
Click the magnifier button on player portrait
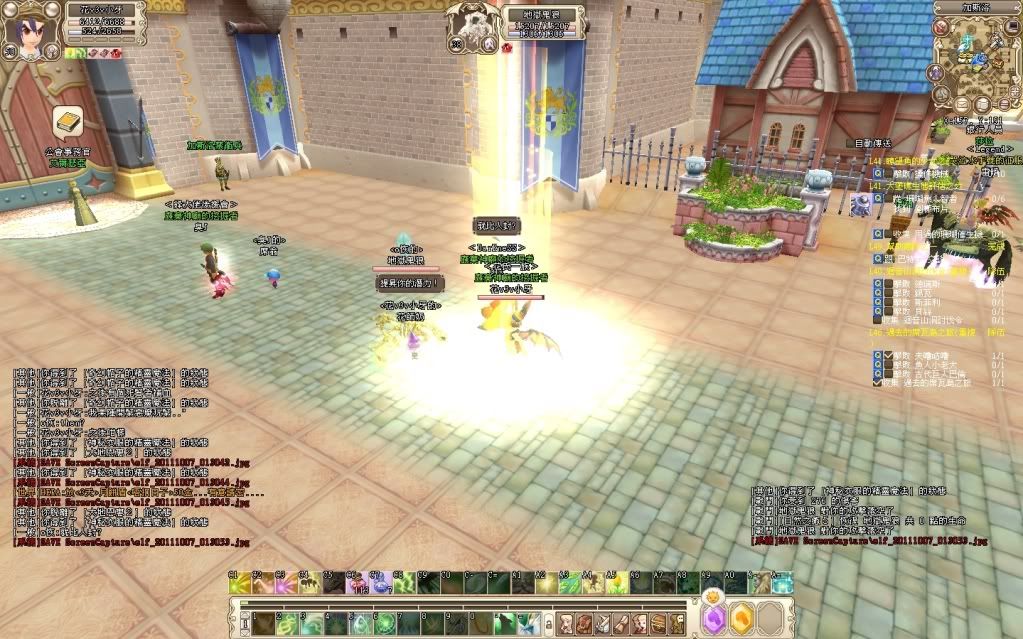(x=8, y=52)
